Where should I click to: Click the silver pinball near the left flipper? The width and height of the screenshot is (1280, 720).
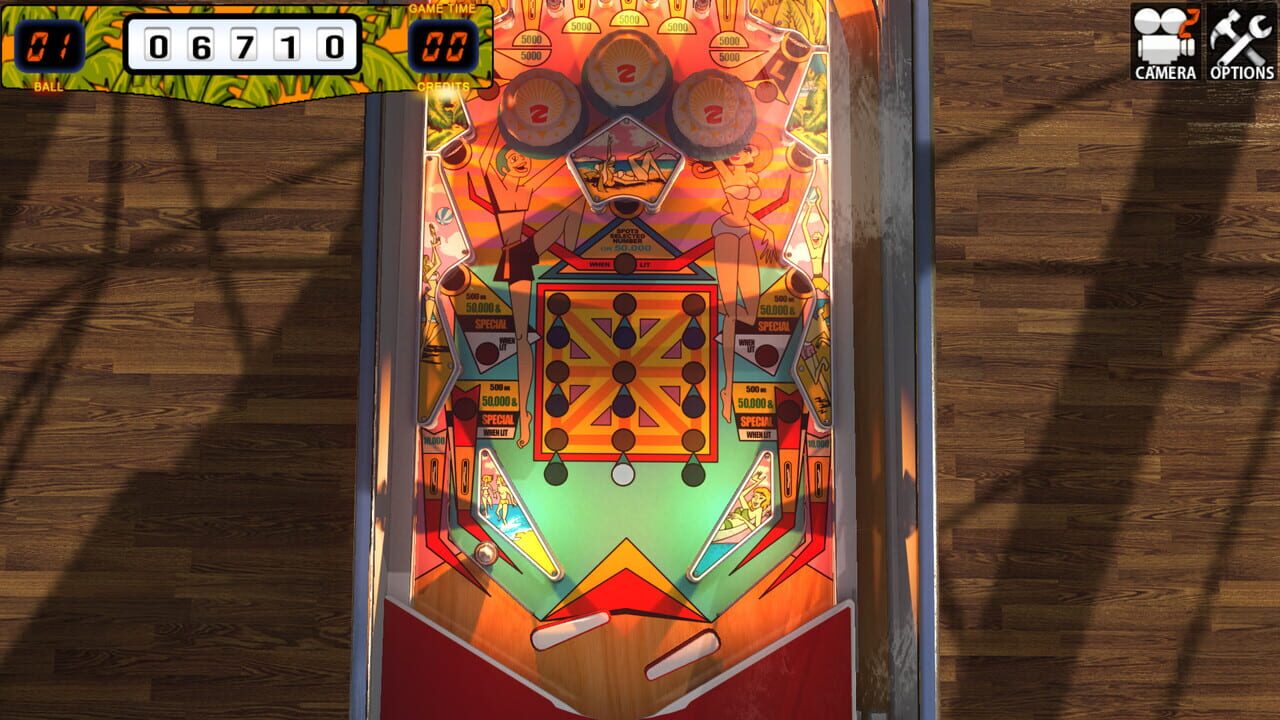[487, 551]
